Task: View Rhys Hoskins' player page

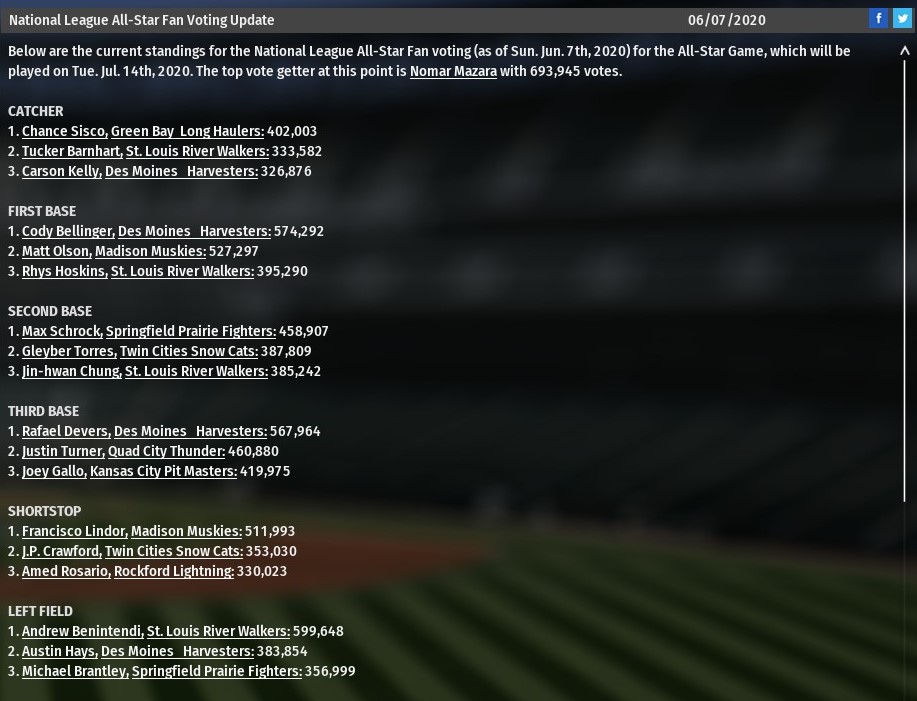Action: tap(64, 271)
